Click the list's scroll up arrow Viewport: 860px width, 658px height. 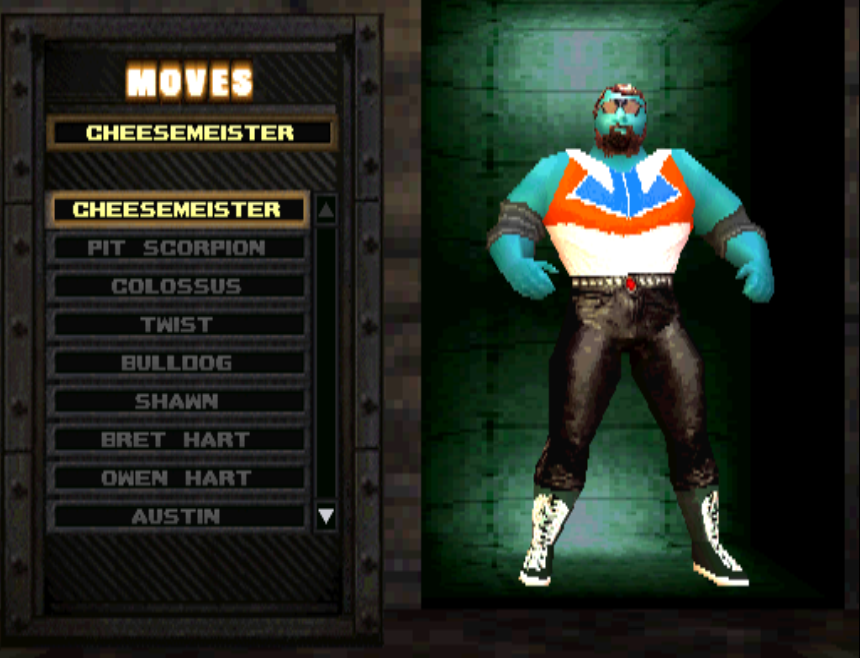326,211
